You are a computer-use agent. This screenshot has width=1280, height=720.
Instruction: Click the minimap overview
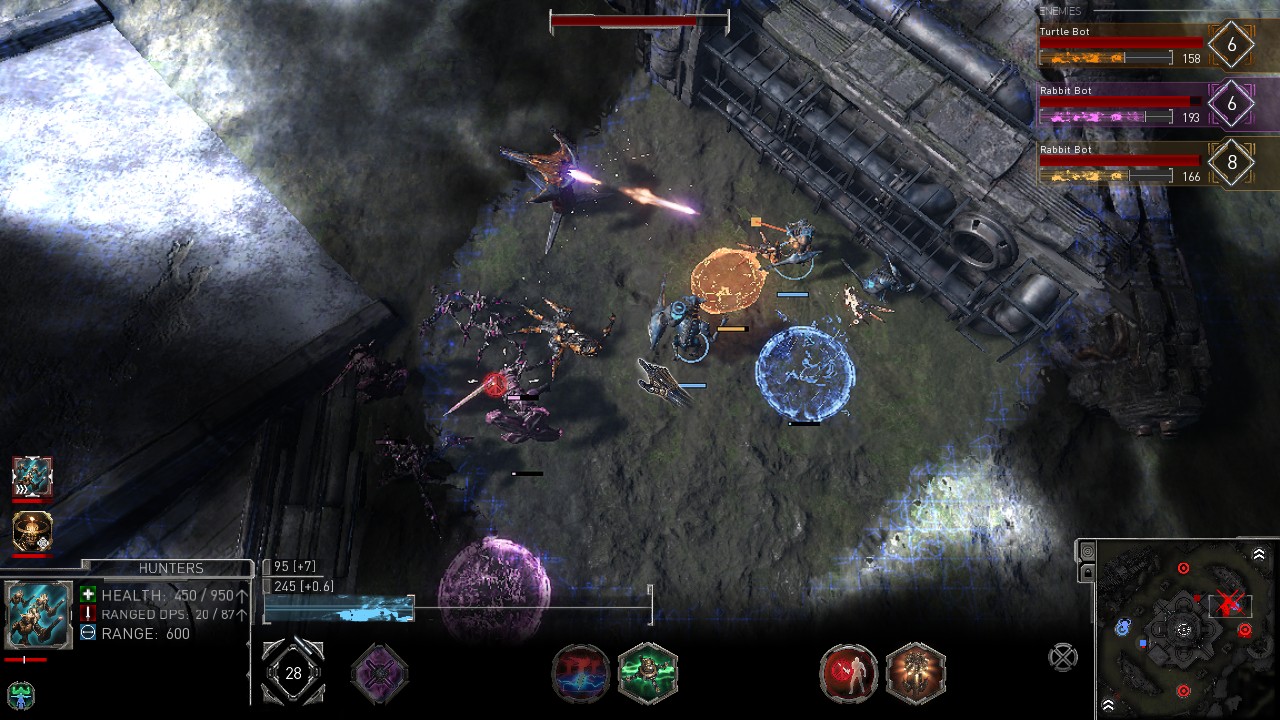tap(1185, 630)
